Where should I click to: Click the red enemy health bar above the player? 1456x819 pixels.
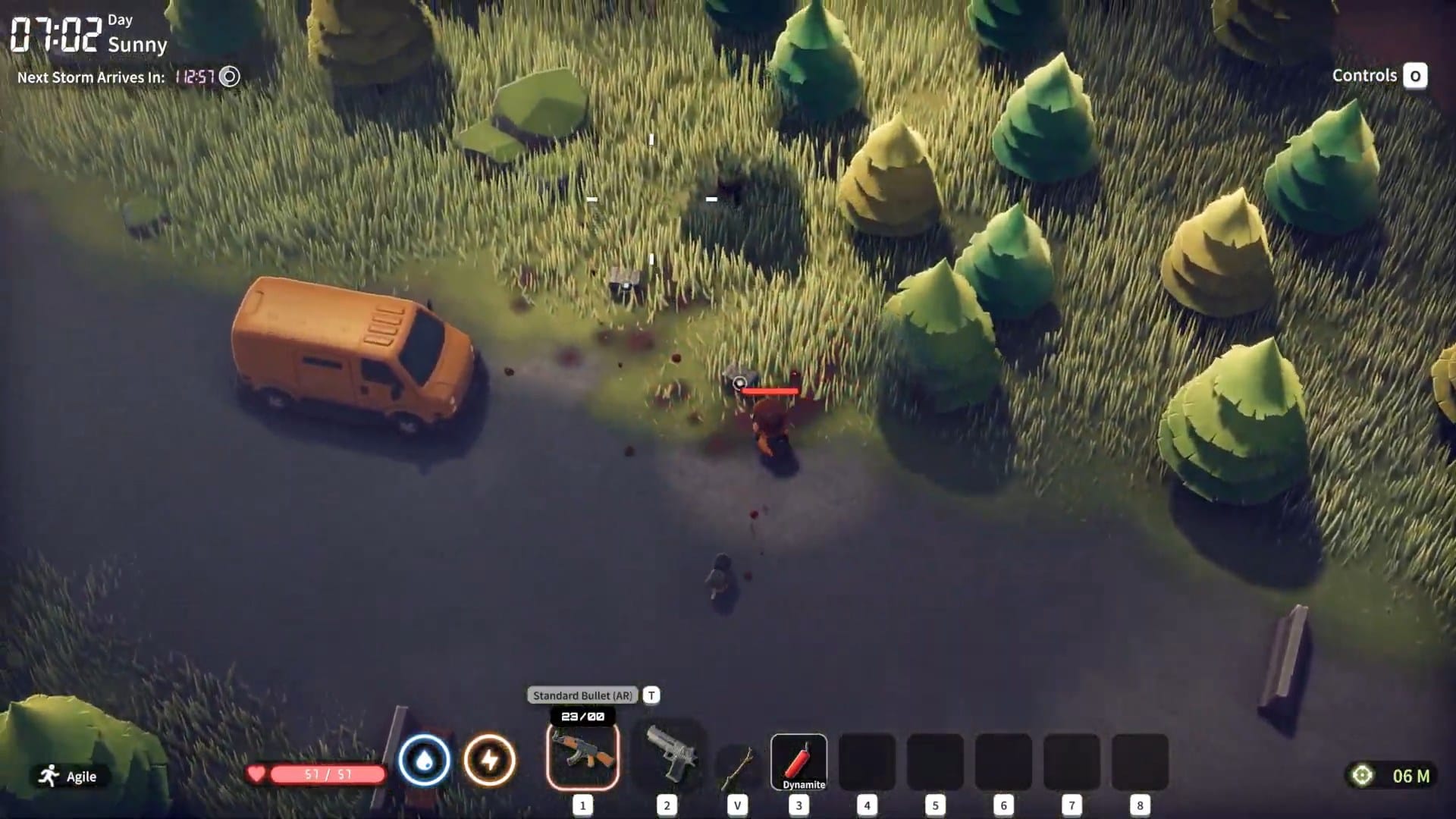[x=770, y=391]
